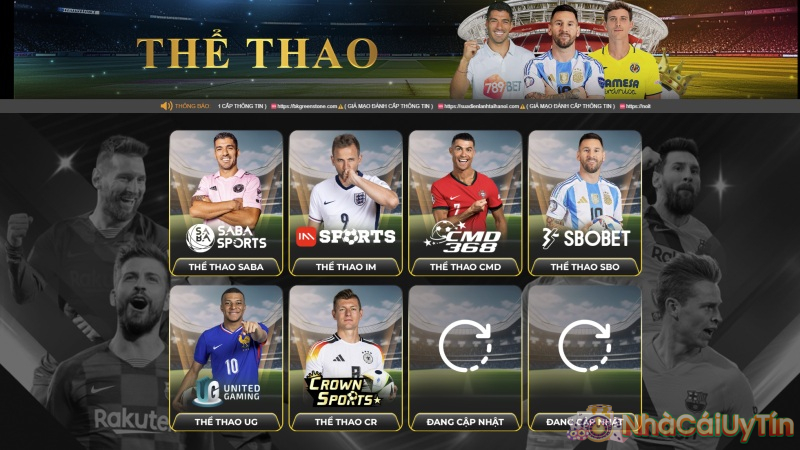Open the Thể Thao SABA sports tile
This screenshot has width=800, height=450.
coord(226,203)
